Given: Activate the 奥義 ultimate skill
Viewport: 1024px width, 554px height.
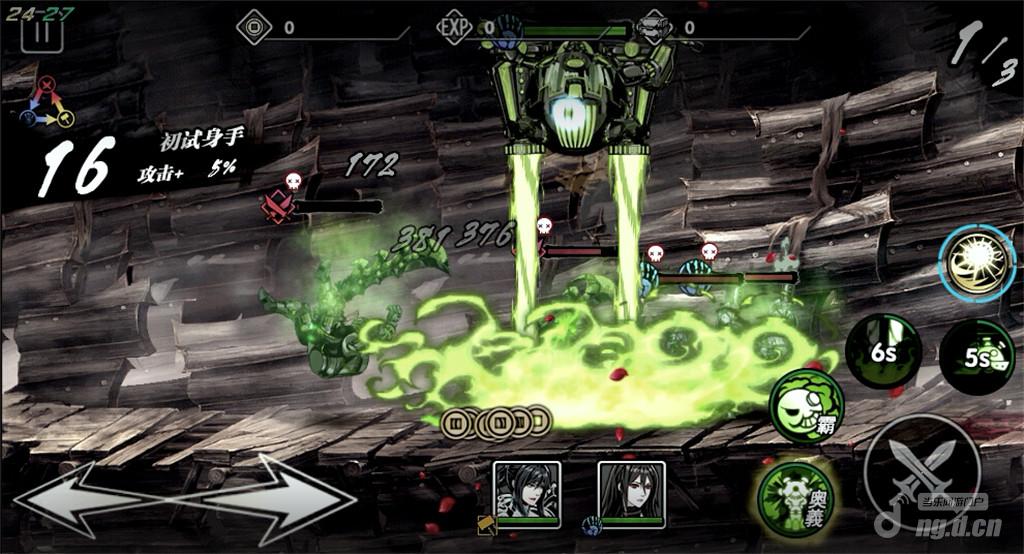Looking at the screenshot, I should click(797, 498).
